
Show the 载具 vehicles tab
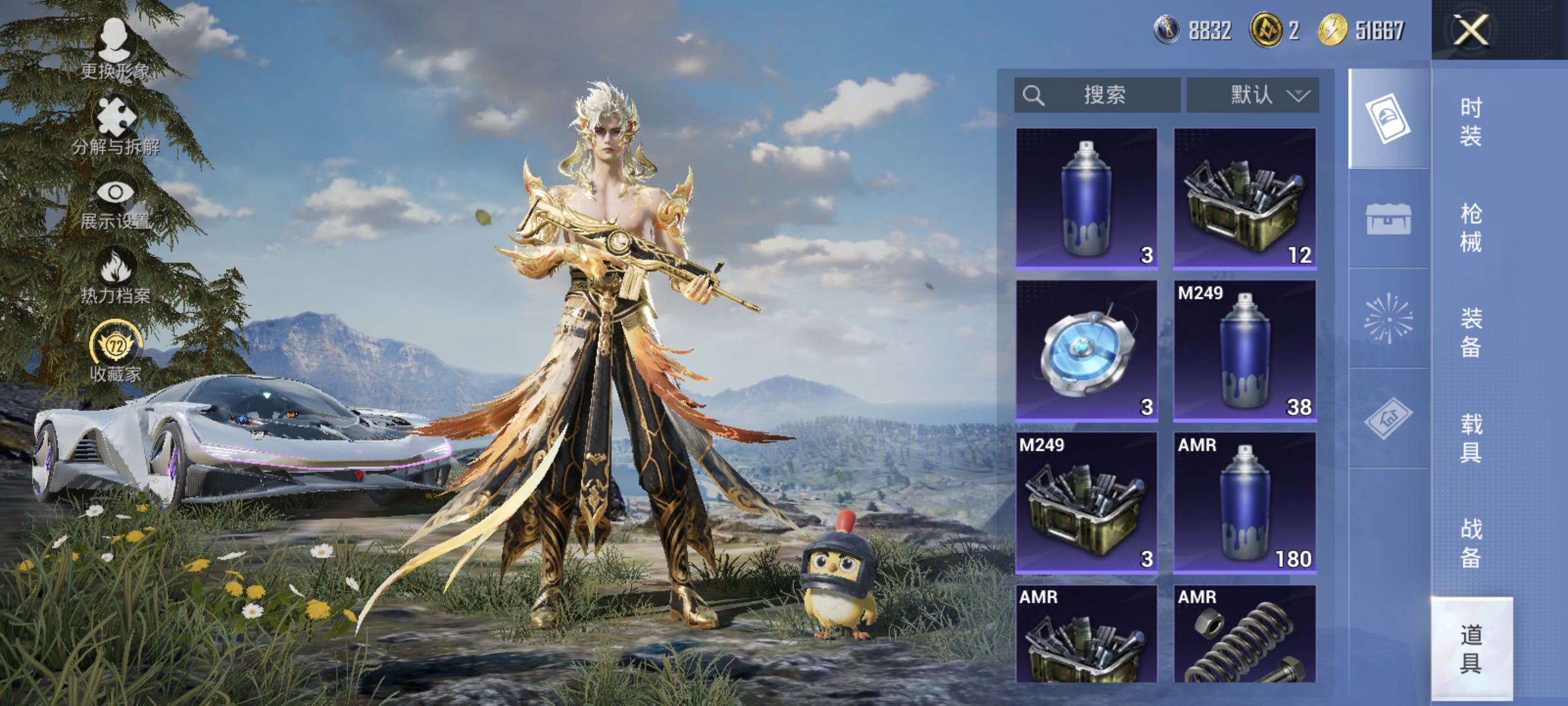pyautogui.click(x=1471, y=437)
